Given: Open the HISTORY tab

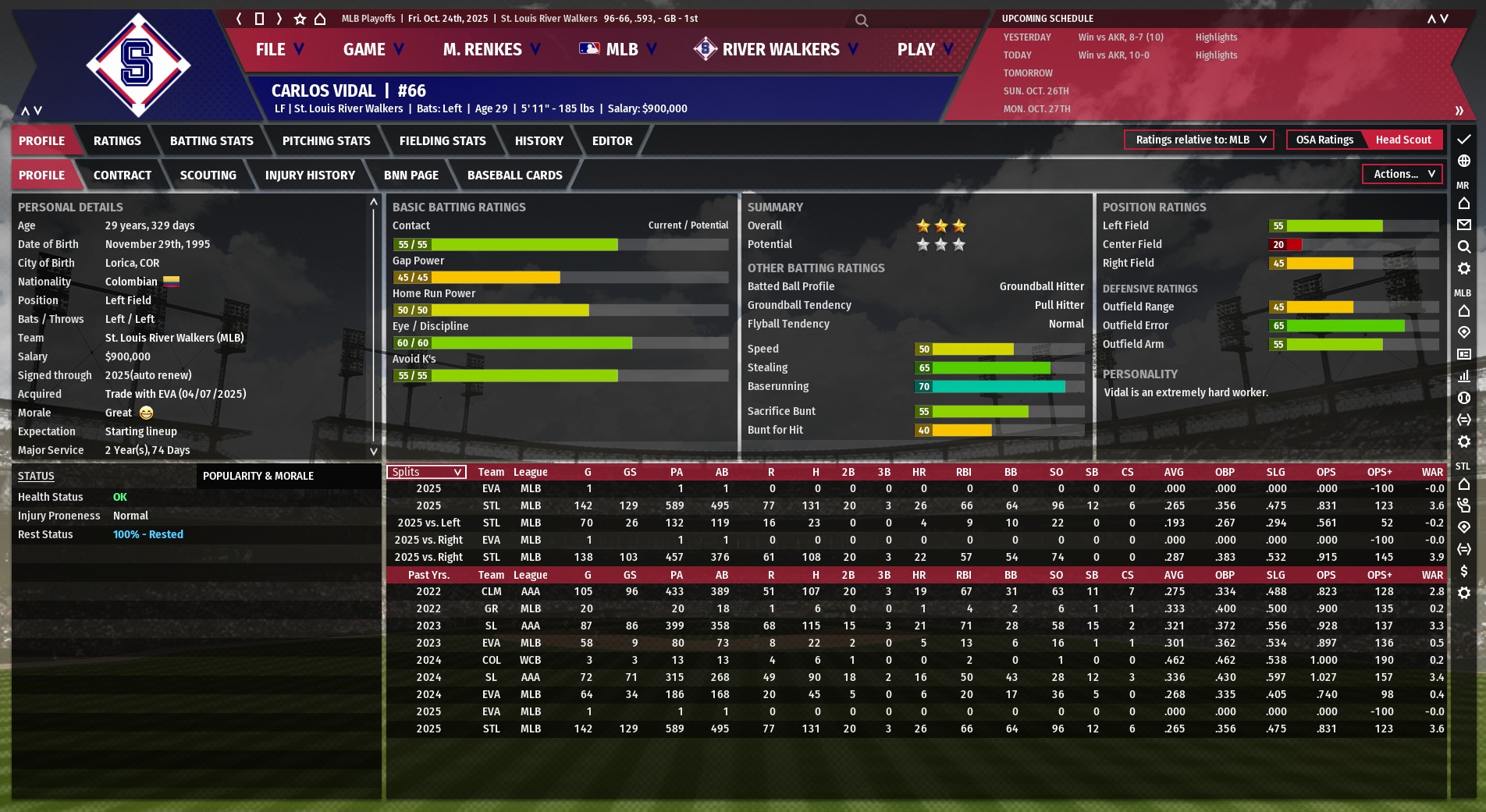Looking at the screenshot, I should [x=539, y=141].
